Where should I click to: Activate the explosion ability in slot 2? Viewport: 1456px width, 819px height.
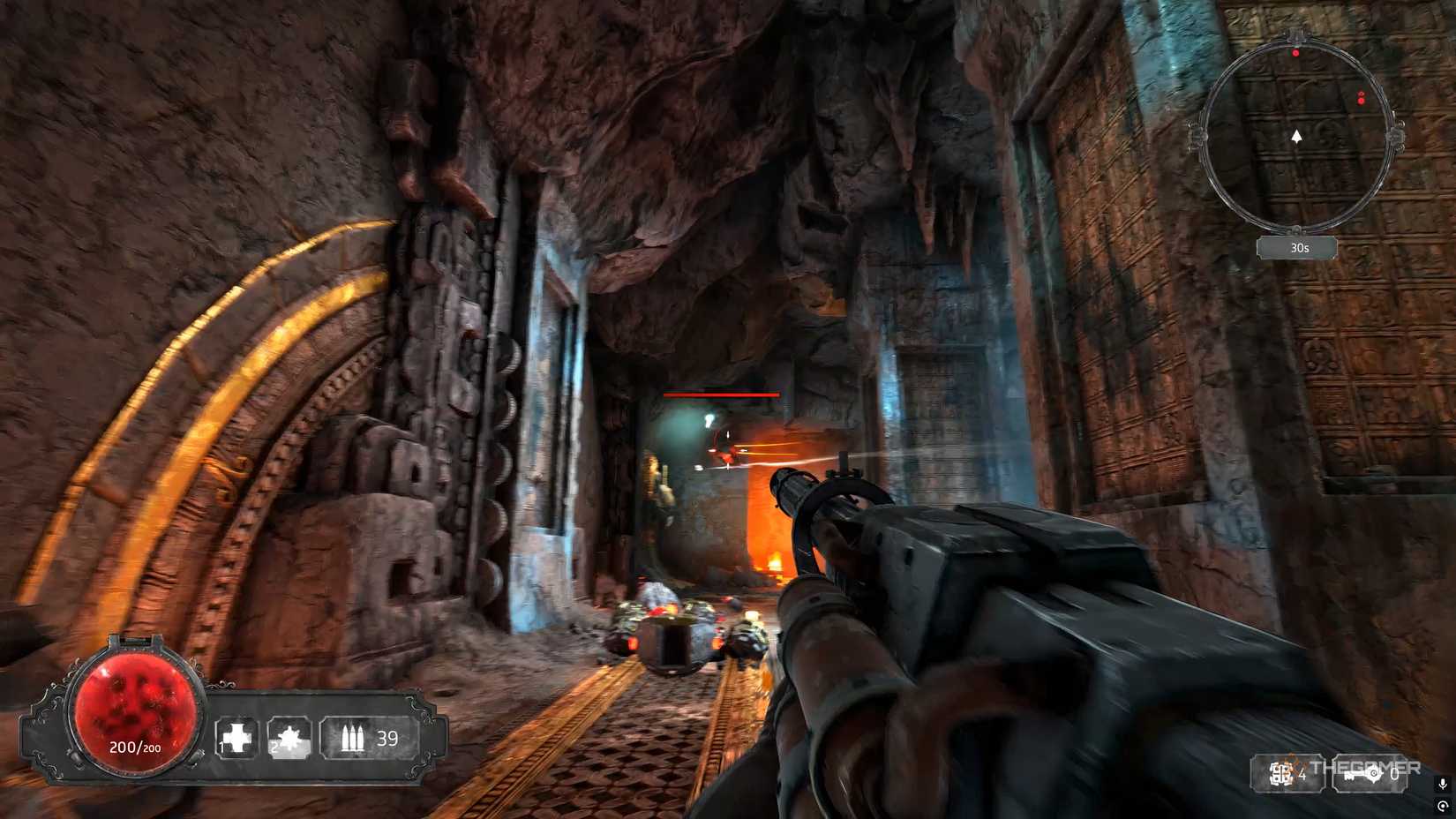coord(289,738)
